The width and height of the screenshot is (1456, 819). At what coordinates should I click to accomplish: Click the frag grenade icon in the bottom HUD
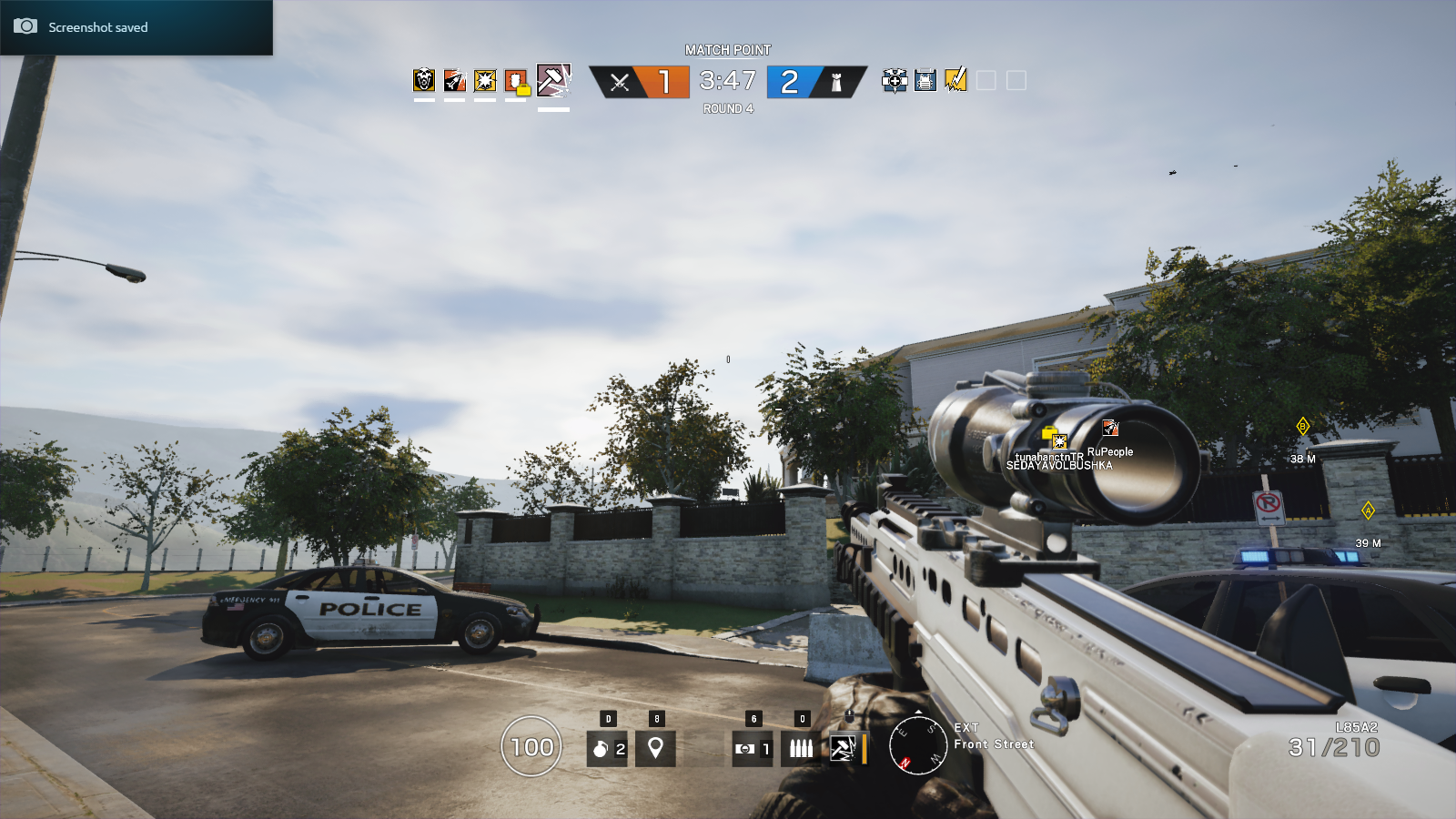point(607,748)
